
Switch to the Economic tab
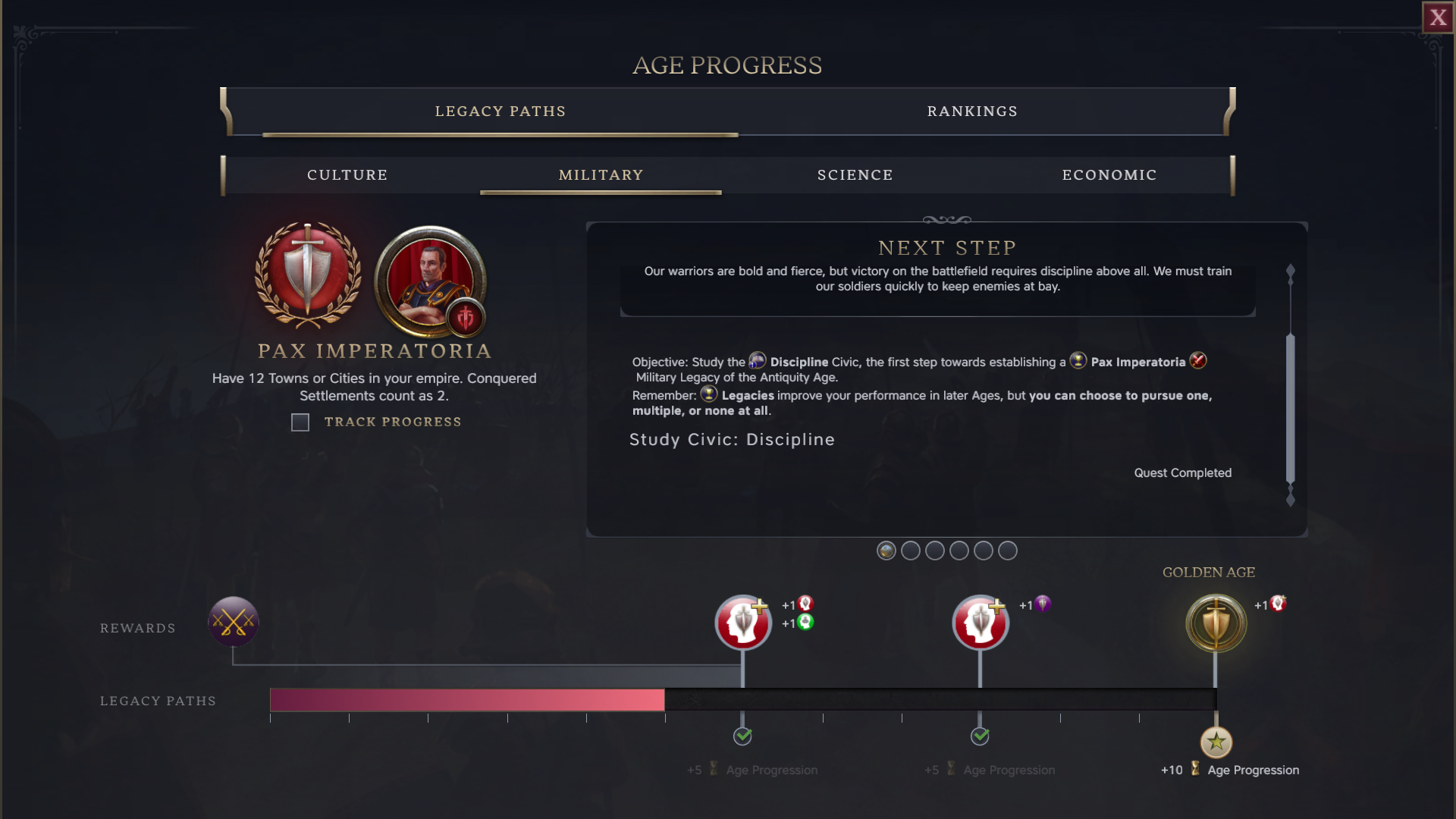coord(1109,174)
